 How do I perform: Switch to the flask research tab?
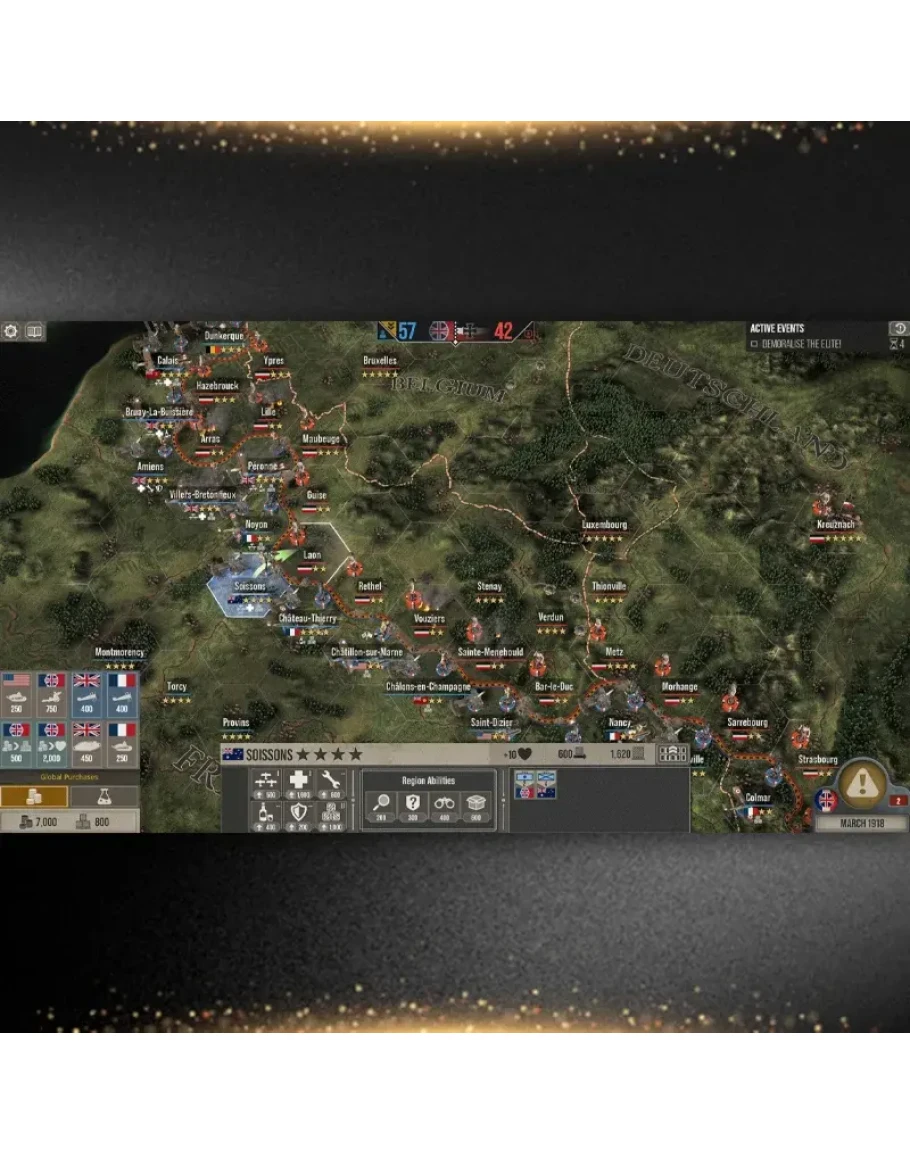point(103,797)
